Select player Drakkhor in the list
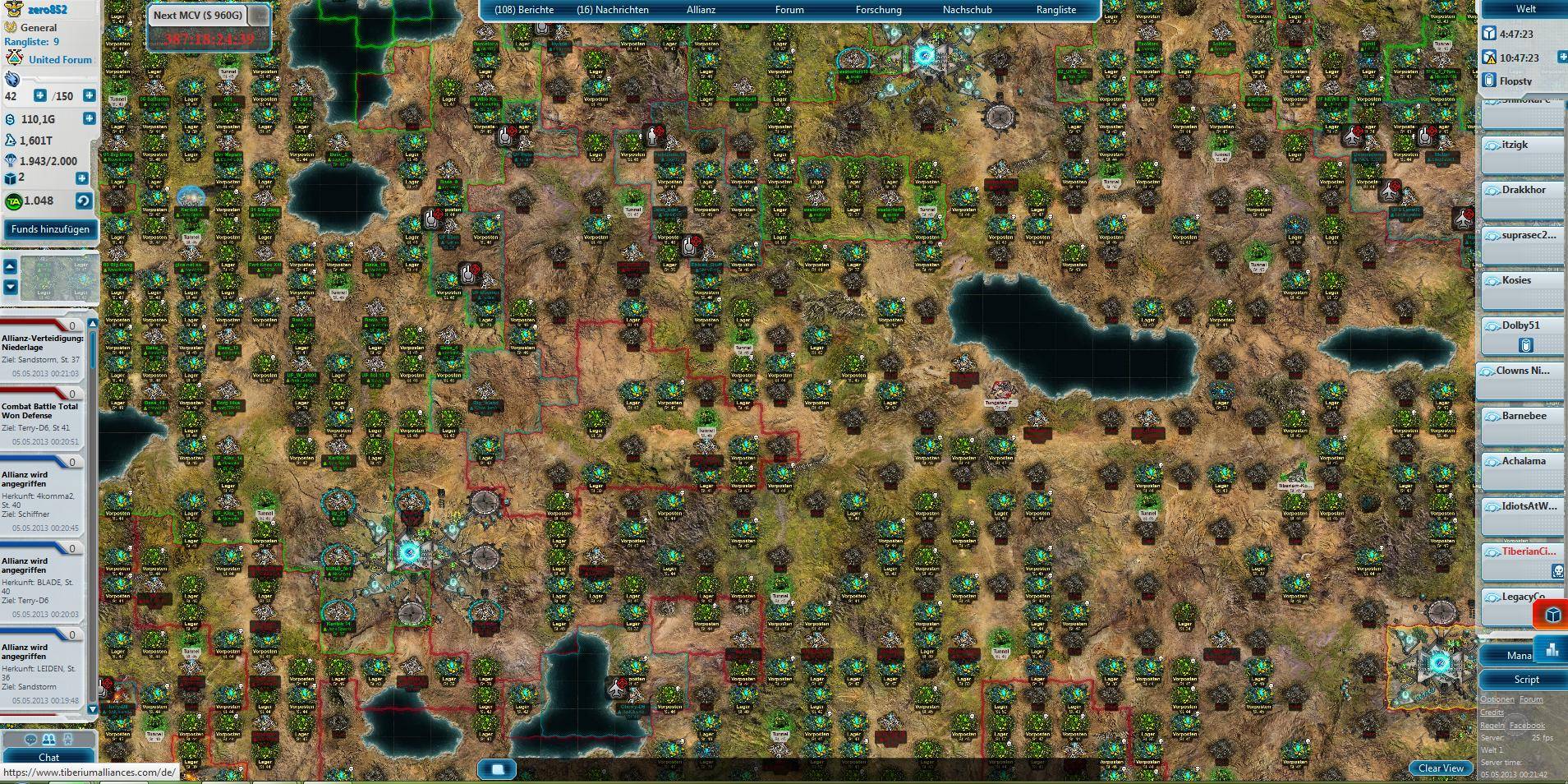The height and width of the screenshot is (784, 1568). pyautogui.click(x=1524, y=190)
